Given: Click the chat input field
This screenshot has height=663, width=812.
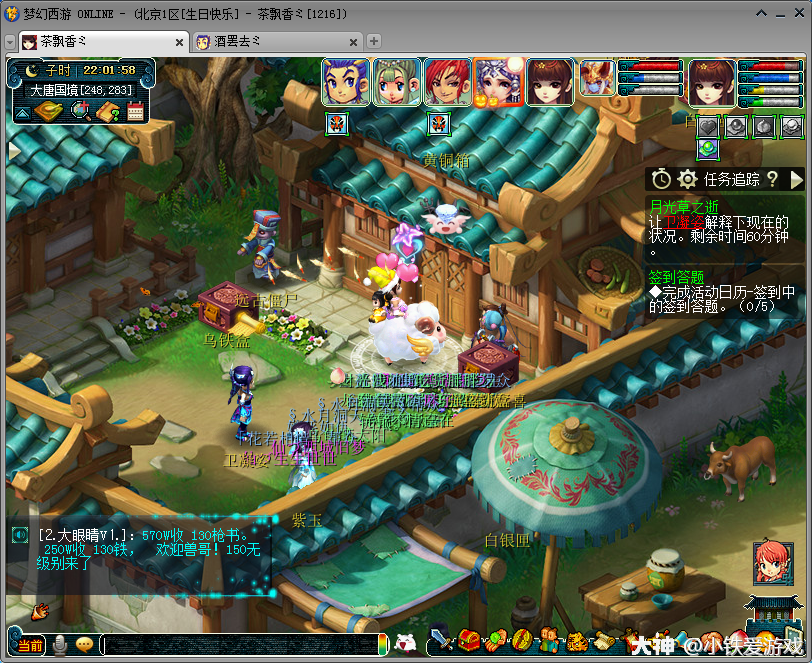Looking at the screenshot, I should pos(240,645).
